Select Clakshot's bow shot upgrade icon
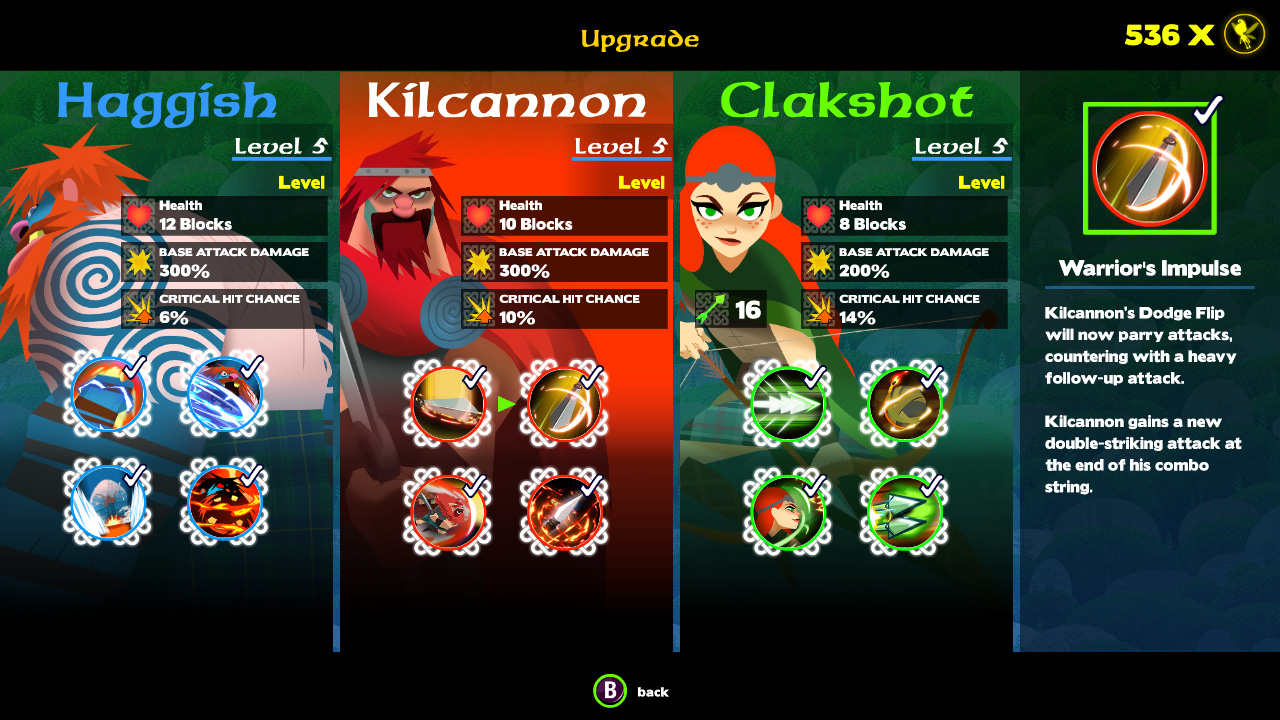1280x720 pixels. pos(902,405)
